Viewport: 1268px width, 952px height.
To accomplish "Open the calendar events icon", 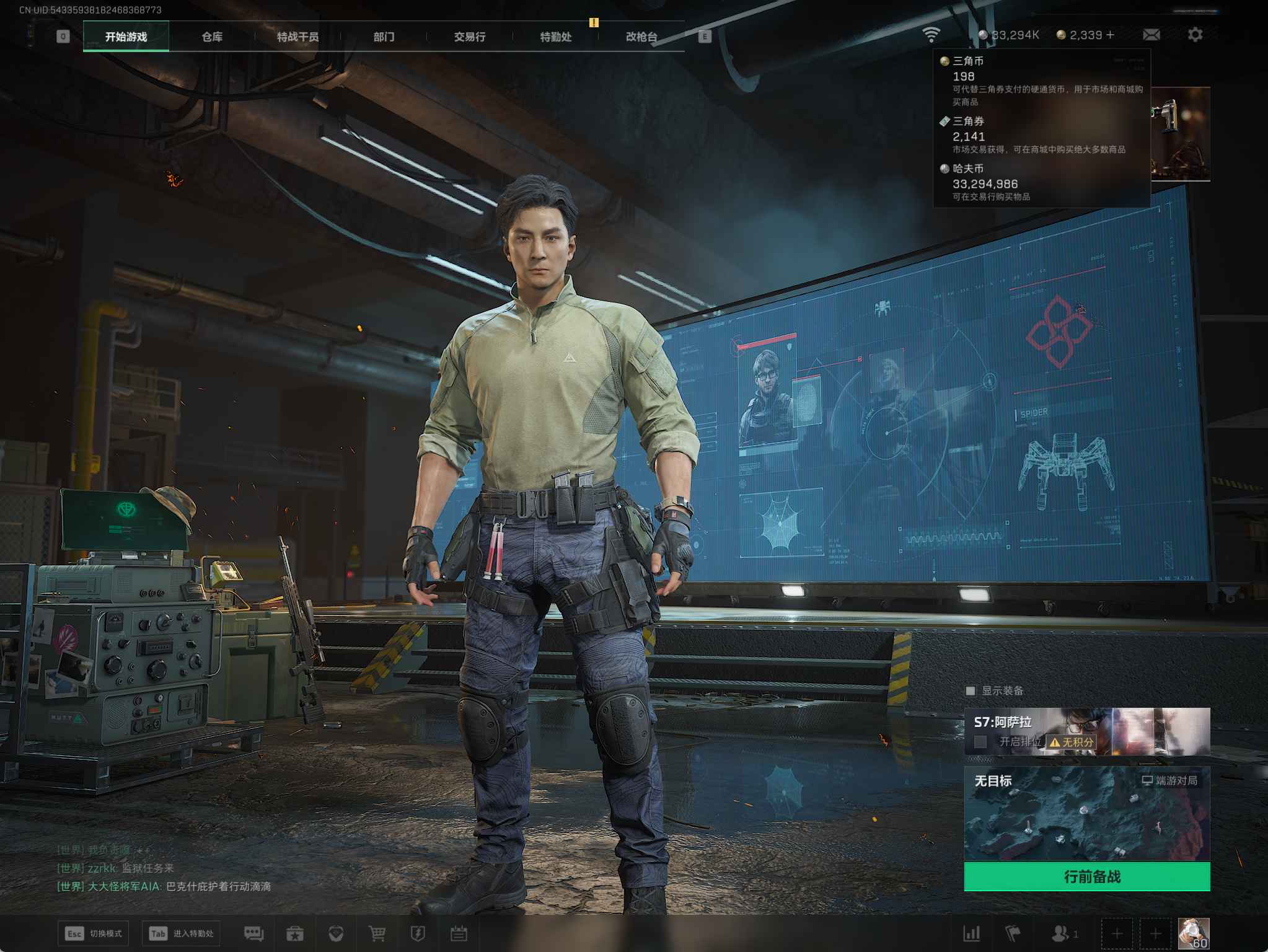I will click(x=459, y=933).
